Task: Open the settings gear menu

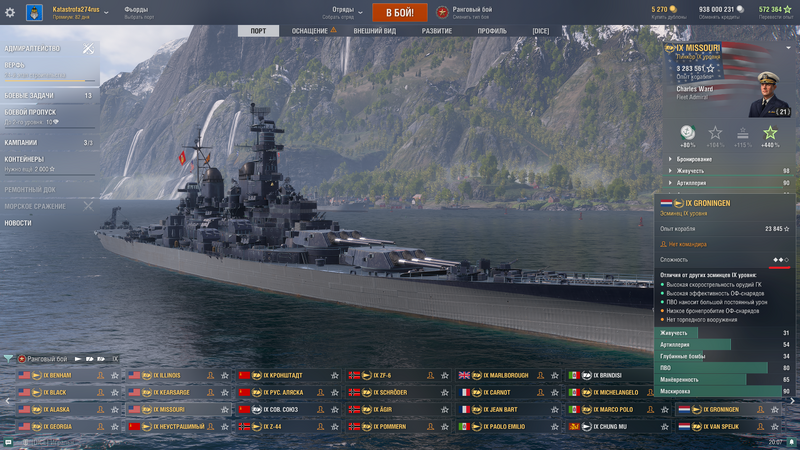Action: click(x=10, y=12)
